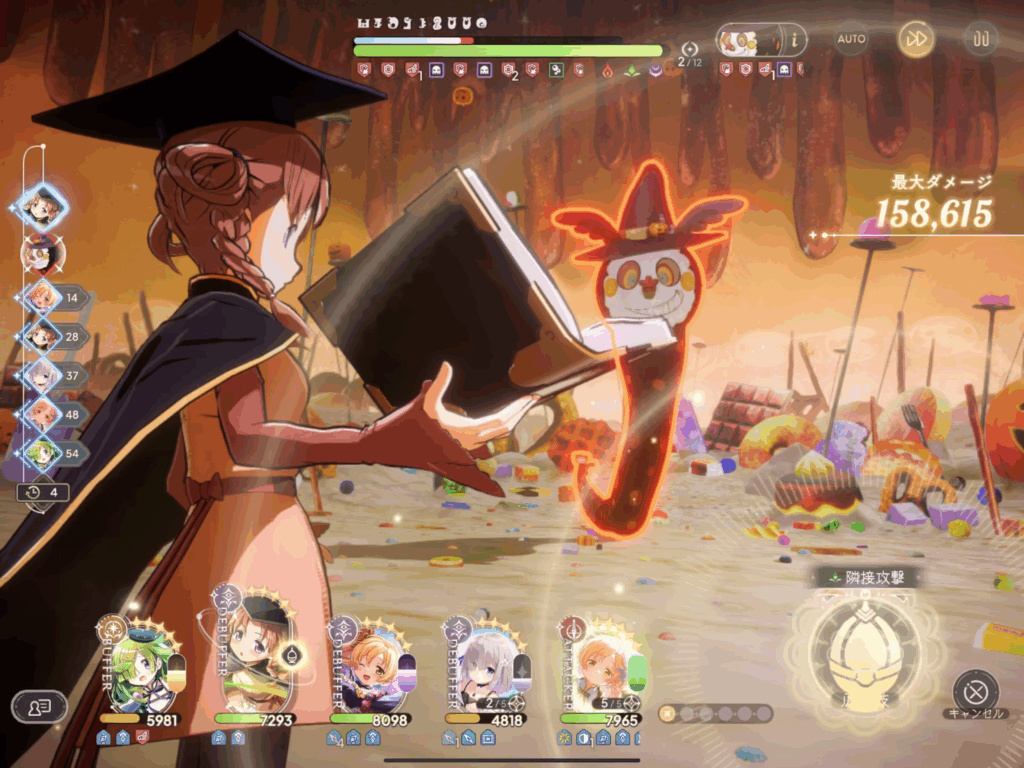Image resolution: width=1024 pixels, height=768 pixels.
Task: Select the enemy portrait in turn order
Action: point(42,253)
